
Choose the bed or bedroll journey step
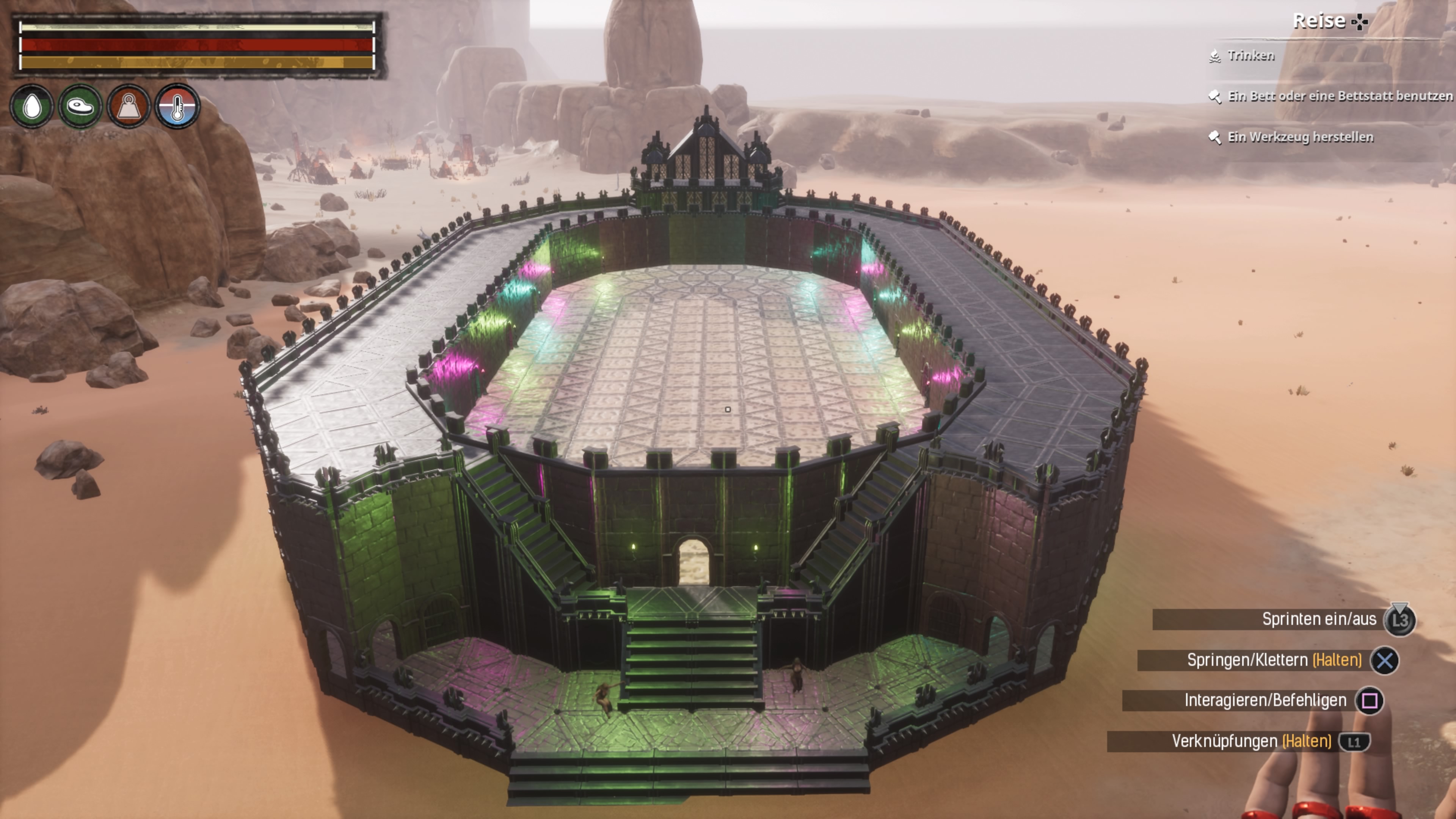pos(1338,96)
